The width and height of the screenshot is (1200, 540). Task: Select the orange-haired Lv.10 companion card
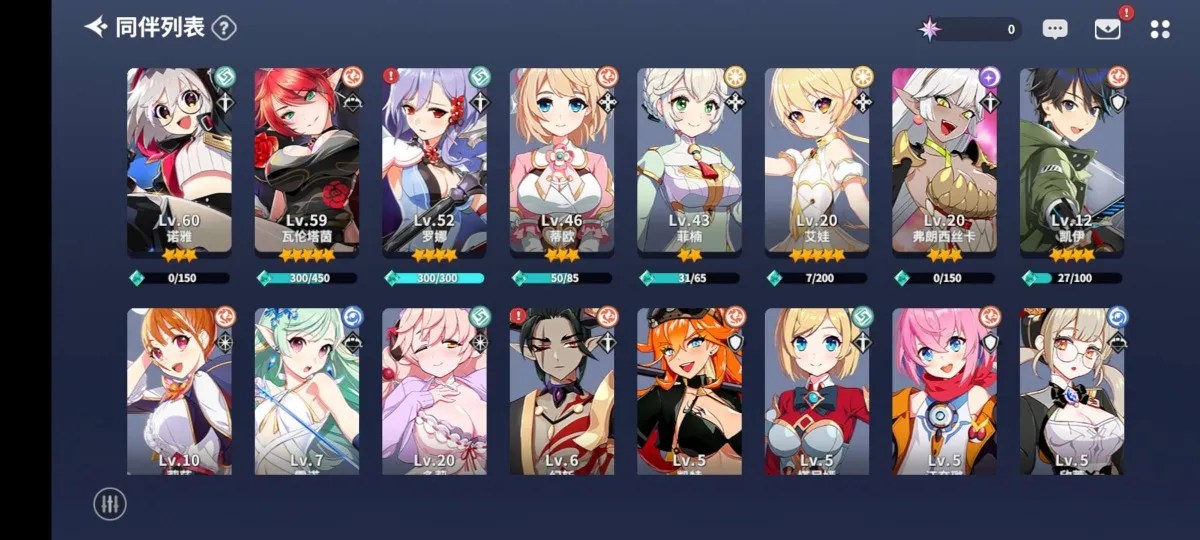(180, 390)
